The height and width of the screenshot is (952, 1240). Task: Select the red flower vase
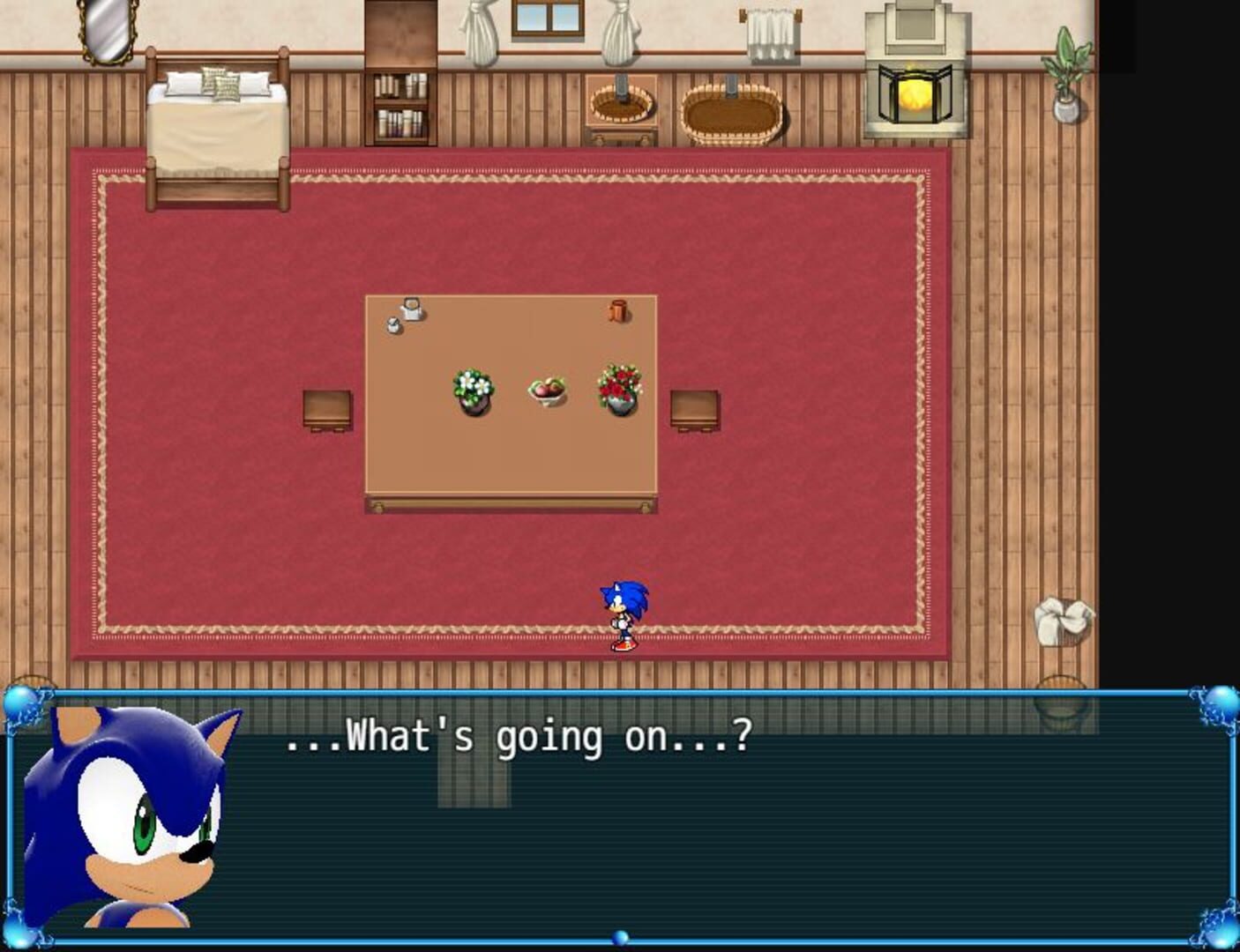620,388
